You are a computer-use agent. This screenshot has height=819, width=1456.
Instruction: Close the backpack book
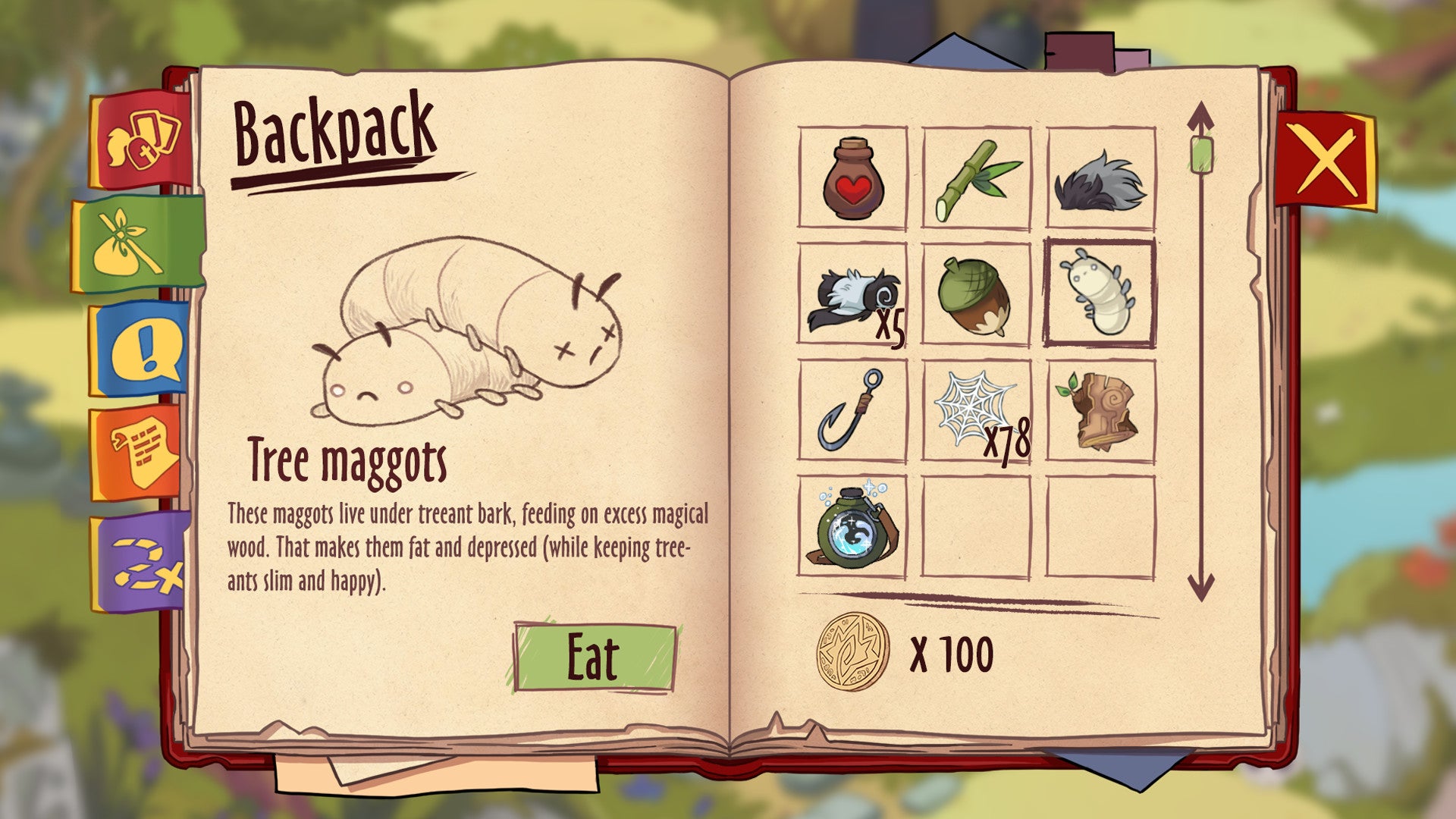tap(1327, 160)
